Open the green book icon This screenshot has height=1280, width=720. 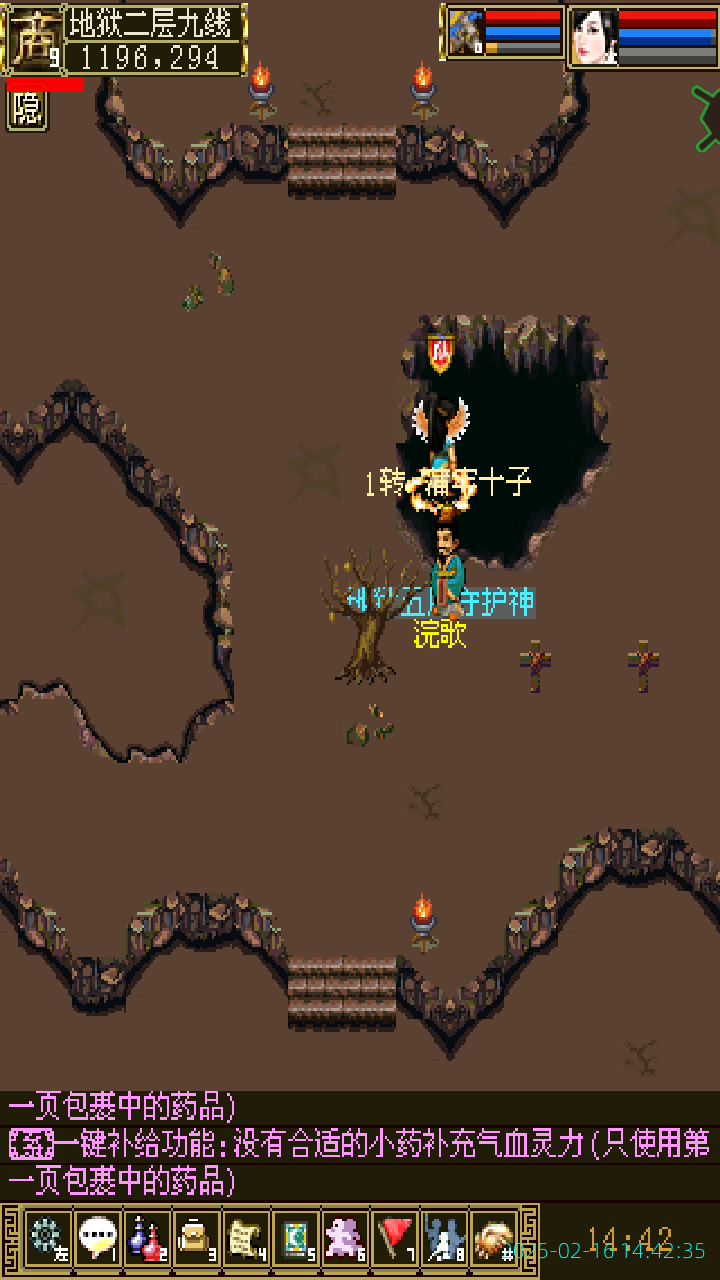tap(296, 1238)
